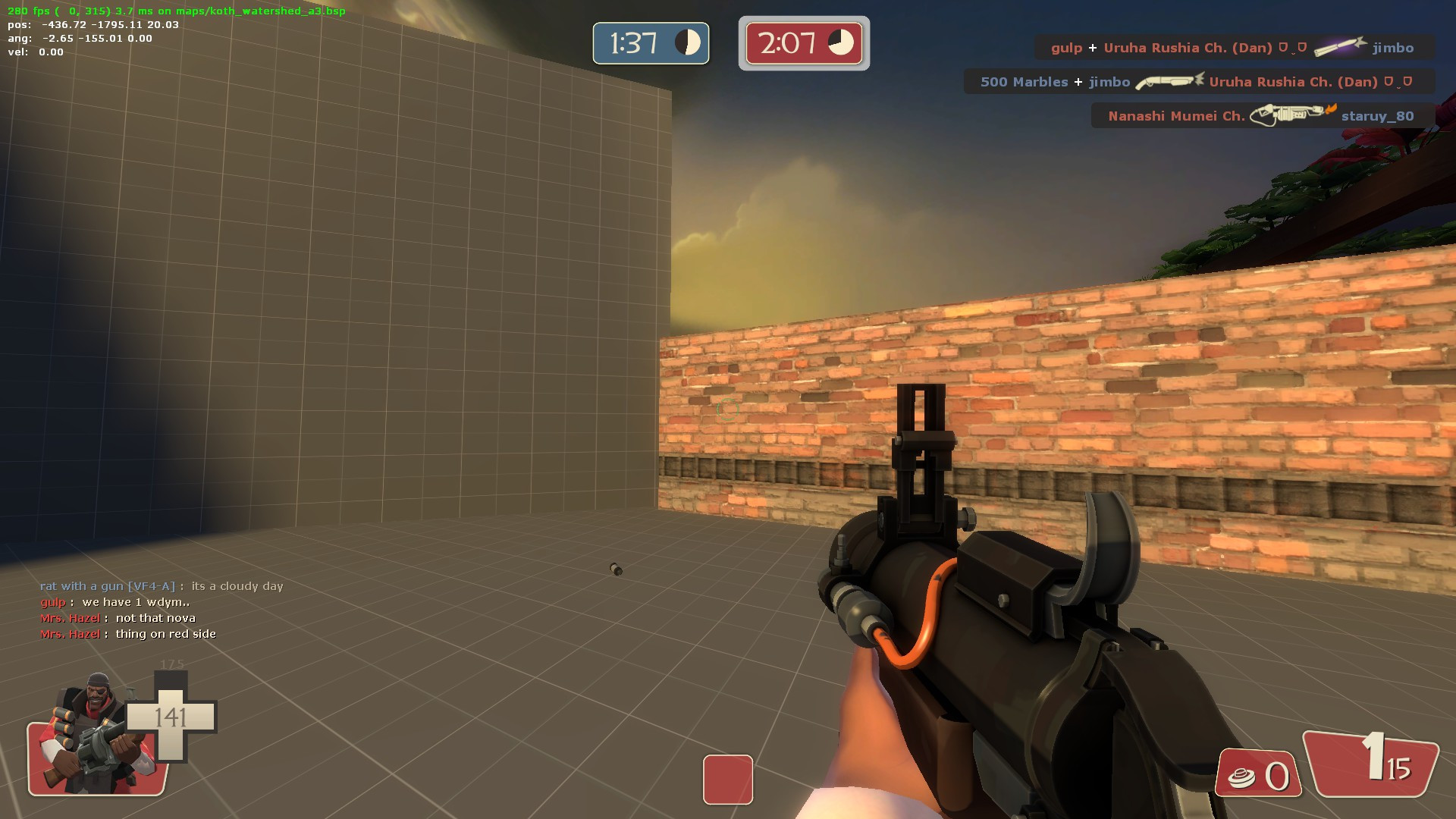Select the RED team timer showing 2:07
This screenshot has height=819, width=1456.
pyautogui.click(x=802, y=42)
